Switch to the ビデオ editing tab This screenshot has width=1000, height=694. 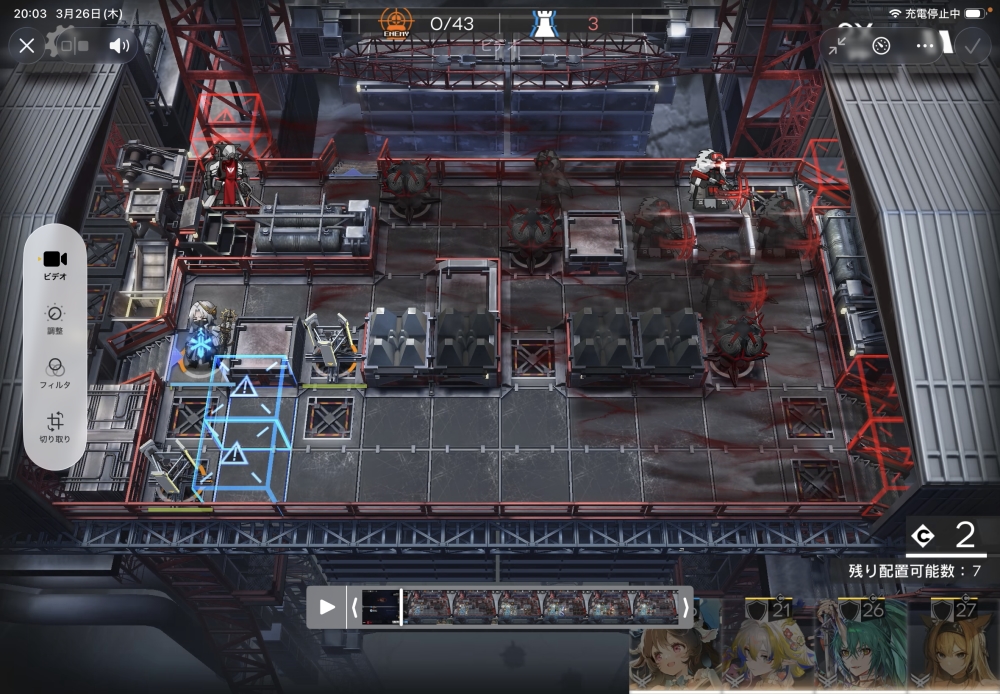click(56, 264)
